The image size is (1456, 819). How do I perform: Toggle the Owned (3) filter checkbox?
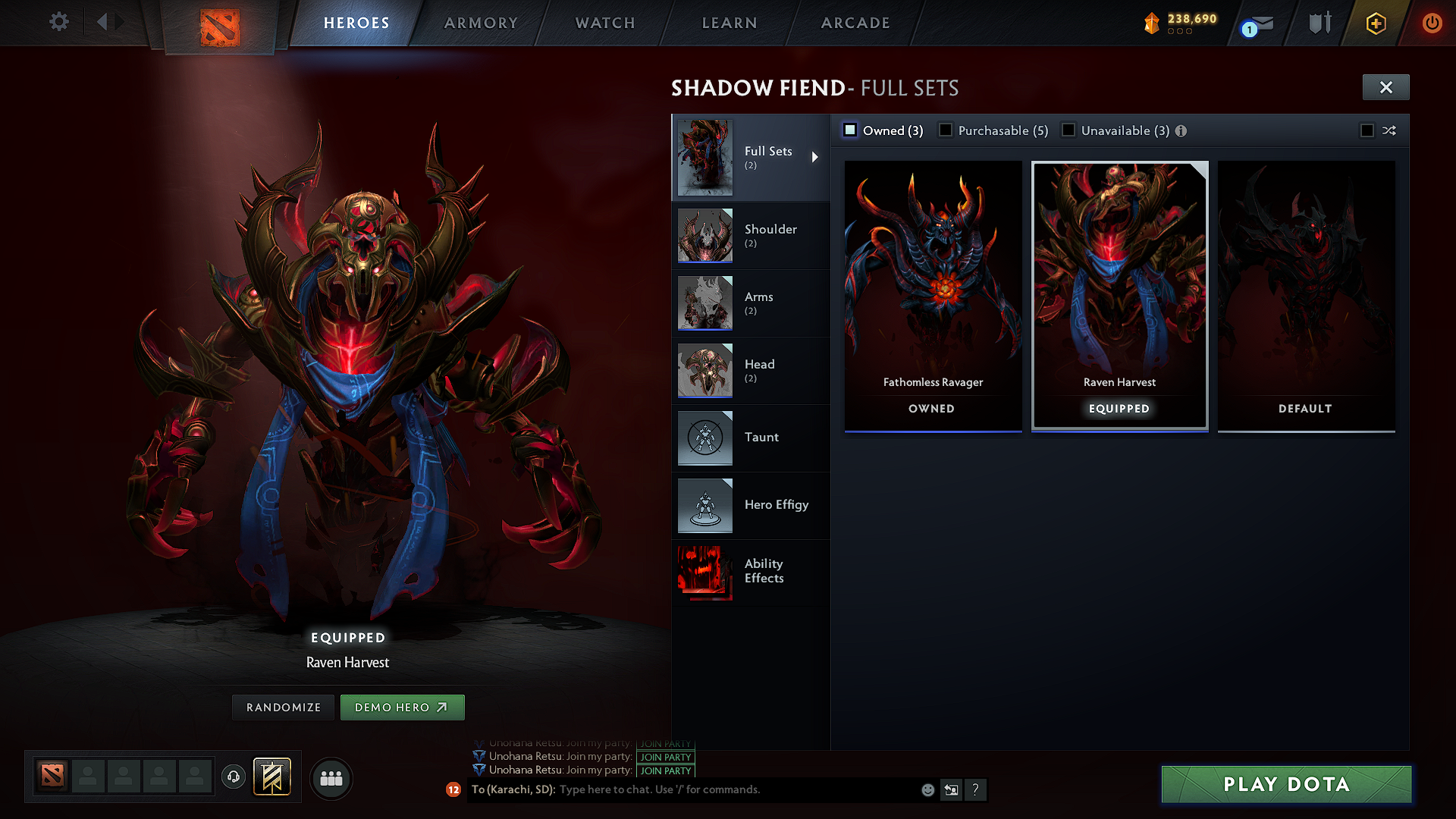[850, 130]
